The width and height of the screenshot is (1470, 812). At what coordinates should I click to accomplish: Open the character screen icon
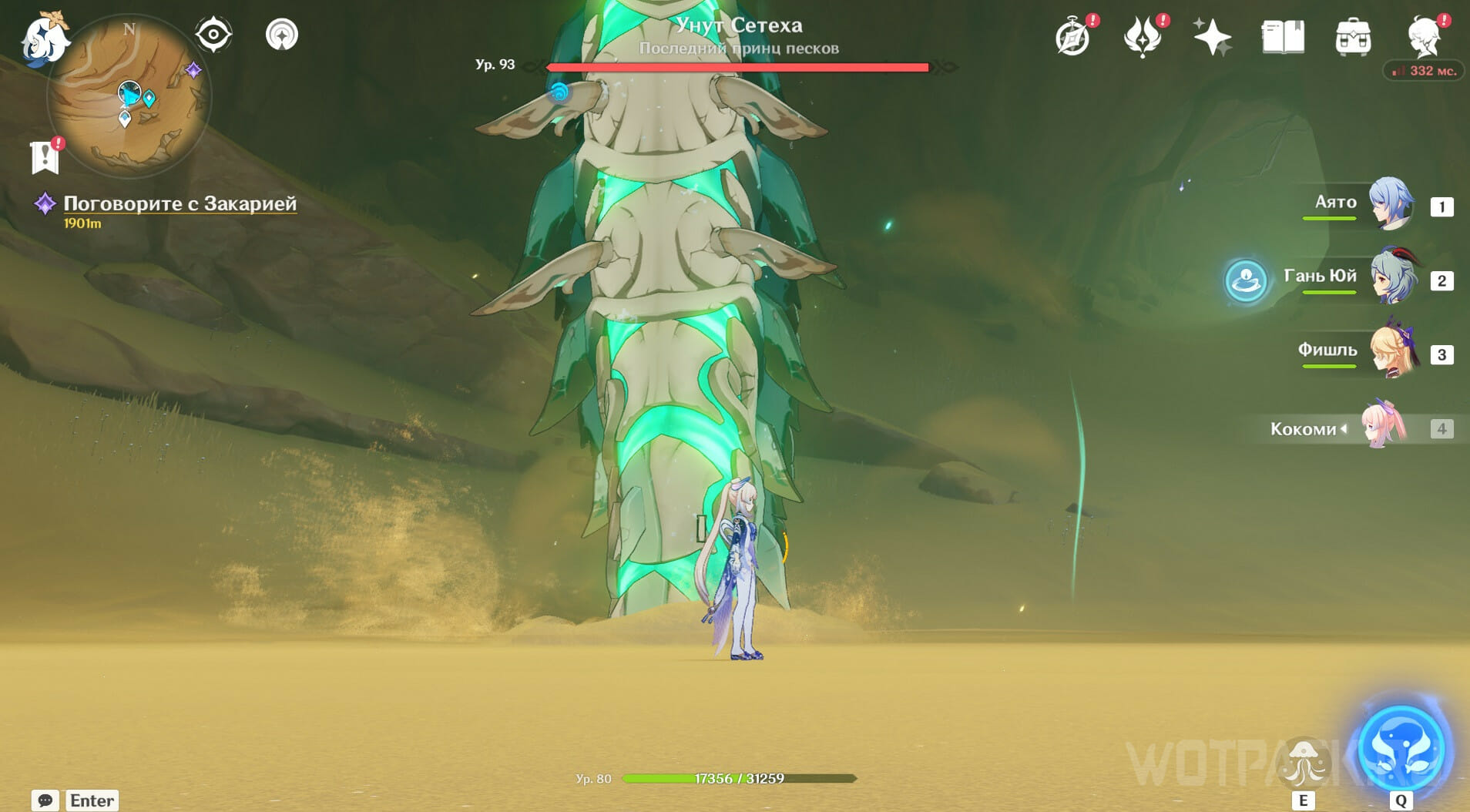click(x=1423, y=37)
